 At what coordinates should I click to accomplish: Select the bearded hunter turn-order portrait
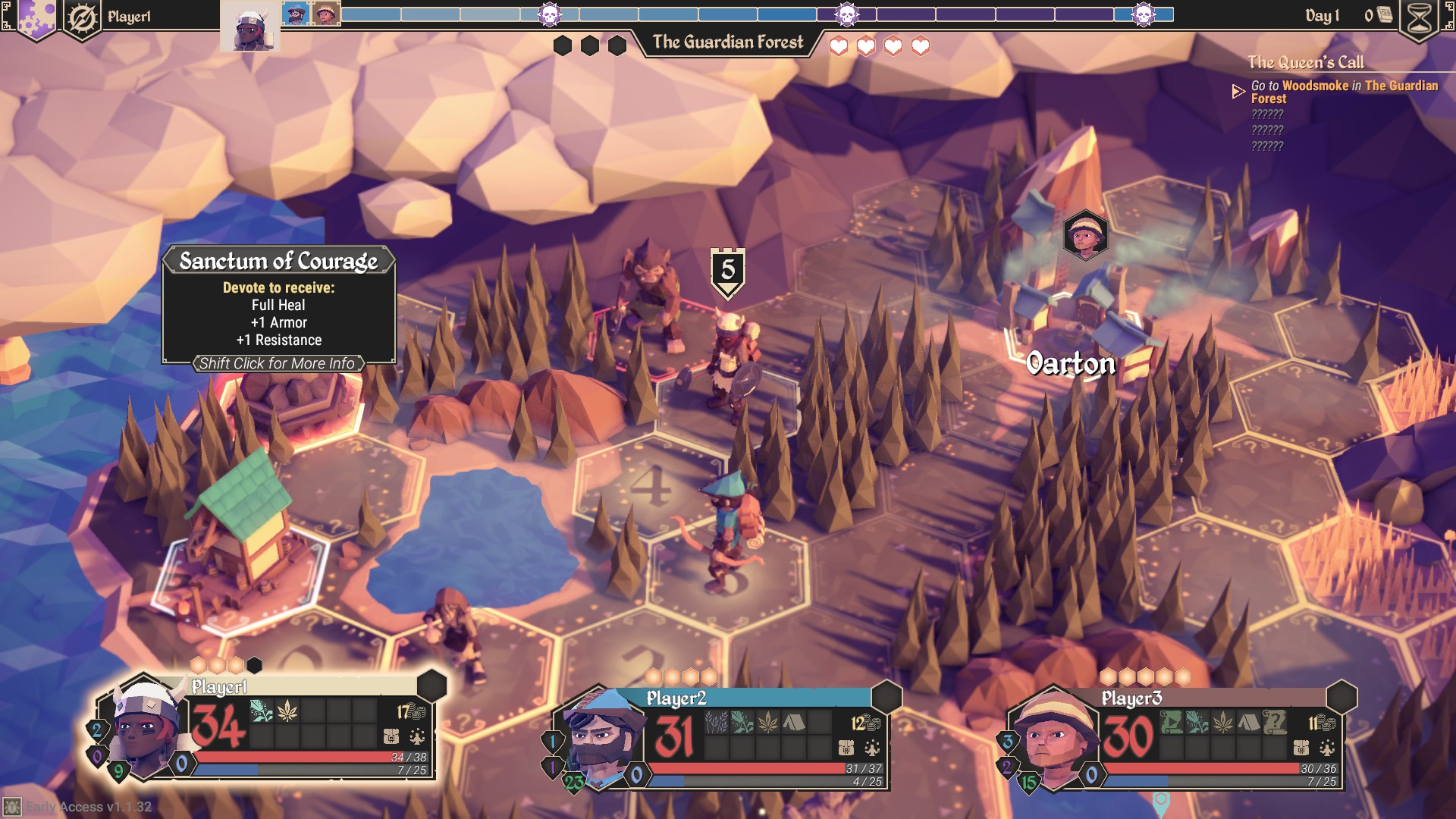pyautogui.click(x=296, y=14)
